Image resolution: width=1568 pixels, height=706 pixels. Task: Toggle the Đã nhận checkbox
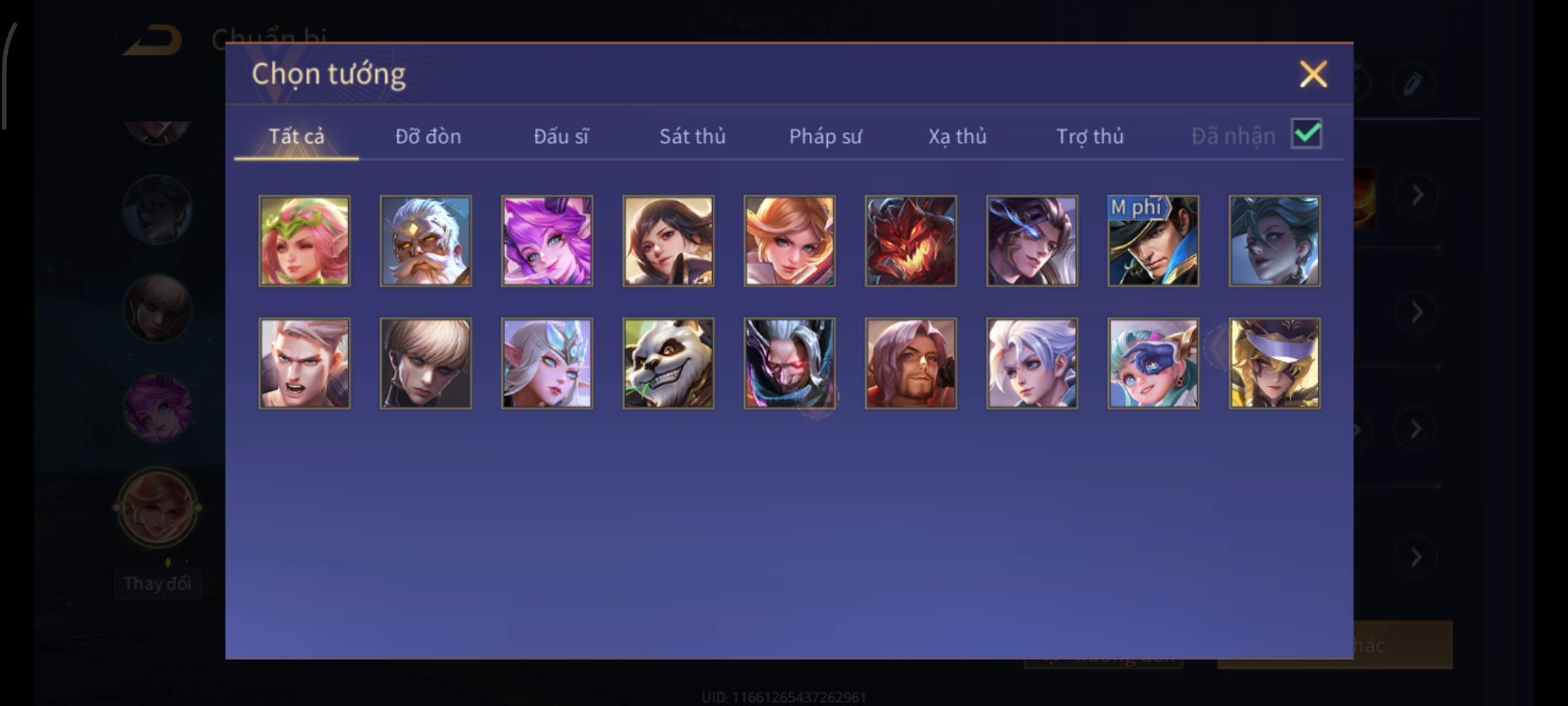pyautogui.click(x=1306, y=134)
